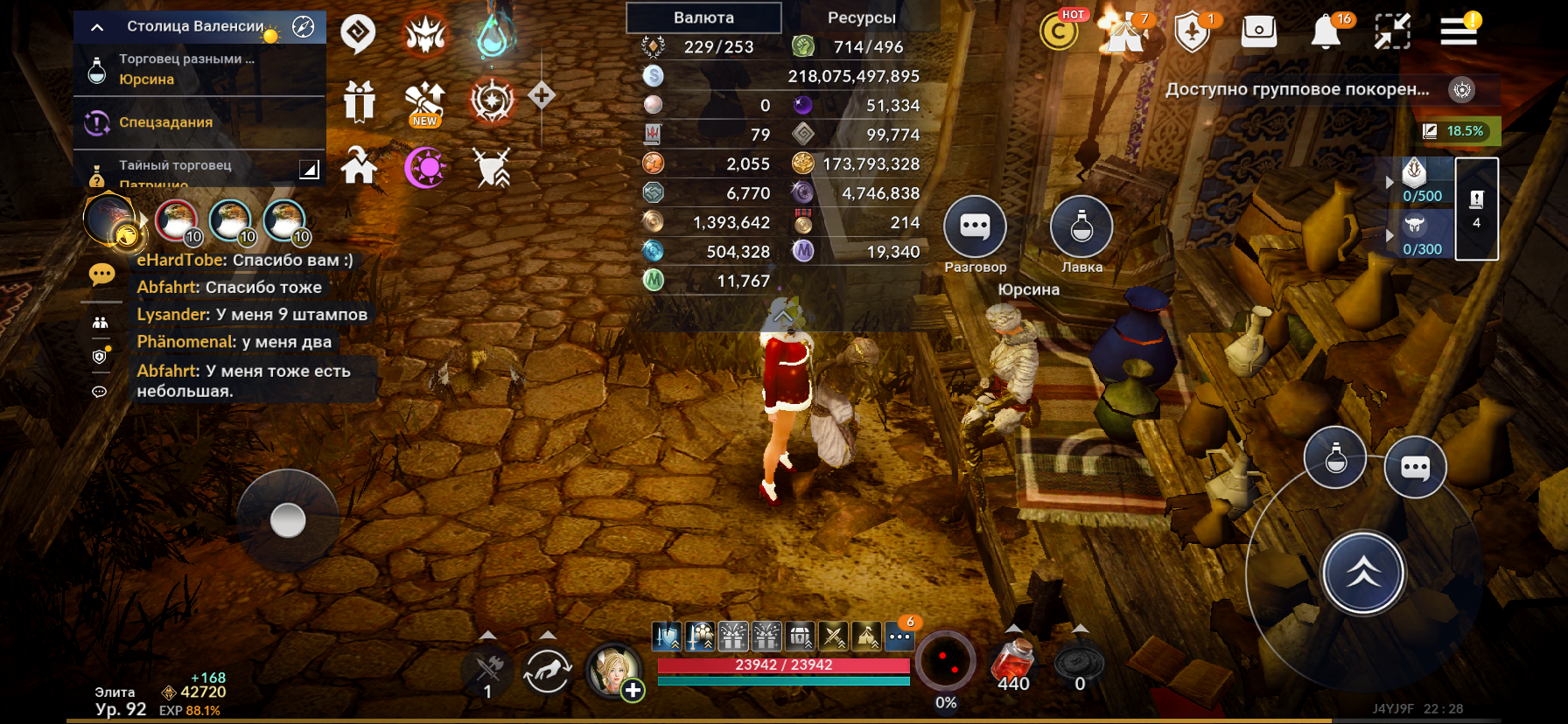1568x724 pixels.
Task: Activate the large double-arrow action button
Action: tap(1362, 573)
